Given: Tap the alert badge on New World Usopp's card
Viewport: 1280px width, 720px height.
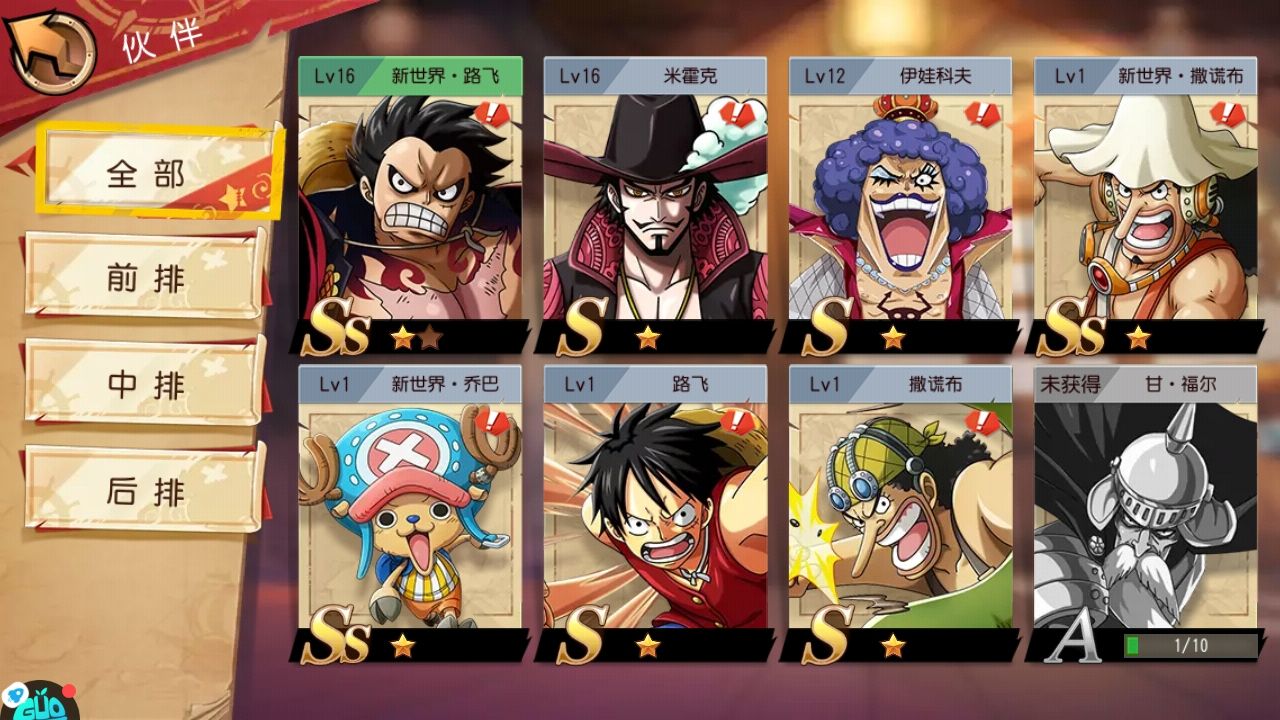Looking at the screenshot, I should click(1227, 114).
